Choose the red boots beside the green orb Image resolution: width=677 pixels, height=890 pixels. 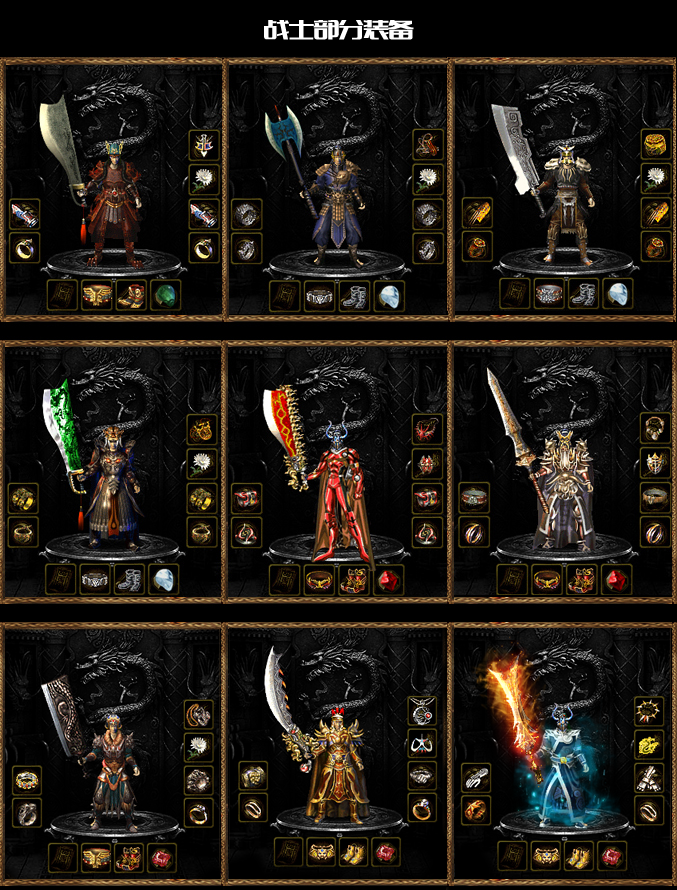131,295
